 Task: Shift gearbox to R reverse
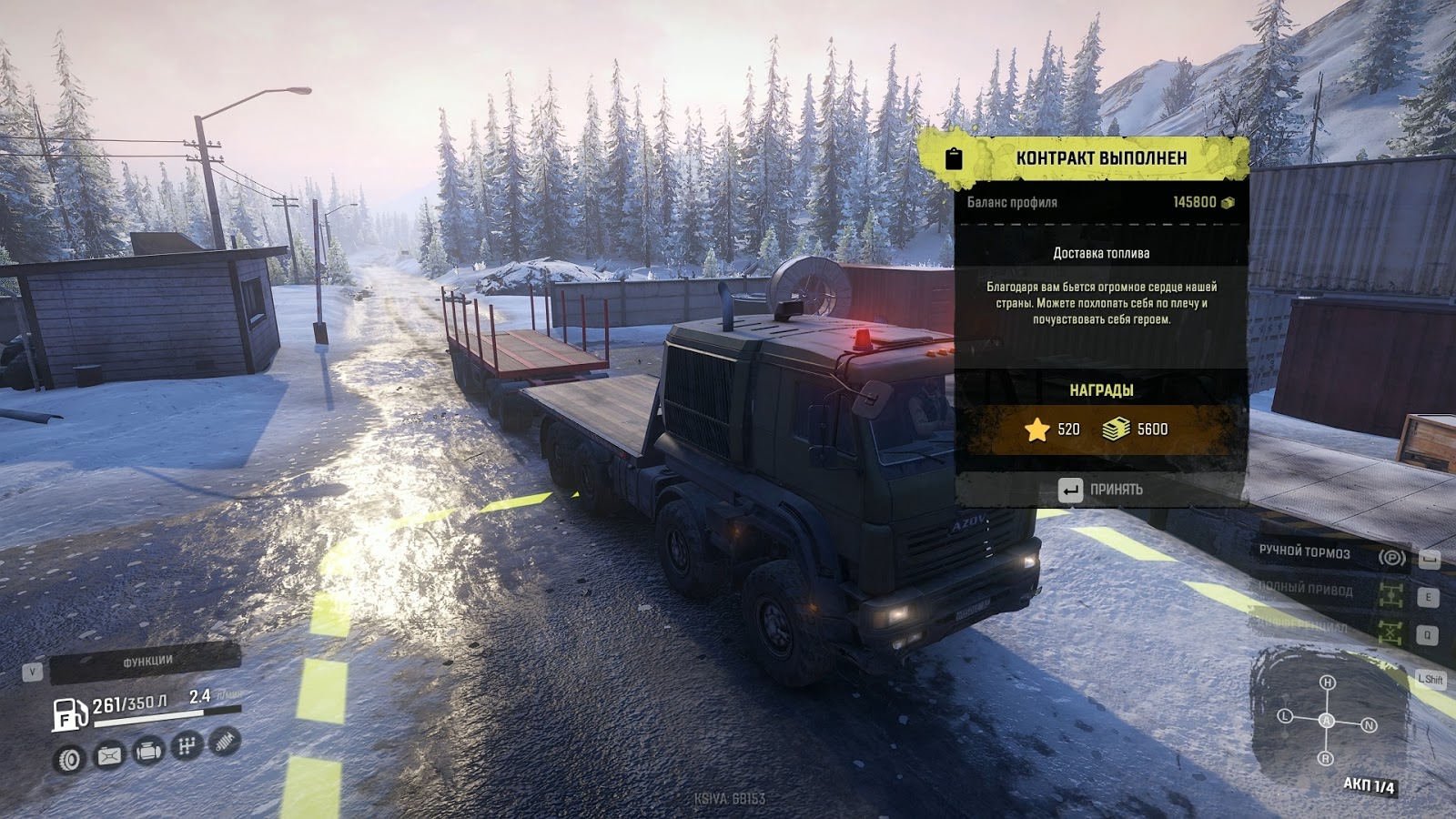point(1326,758)
